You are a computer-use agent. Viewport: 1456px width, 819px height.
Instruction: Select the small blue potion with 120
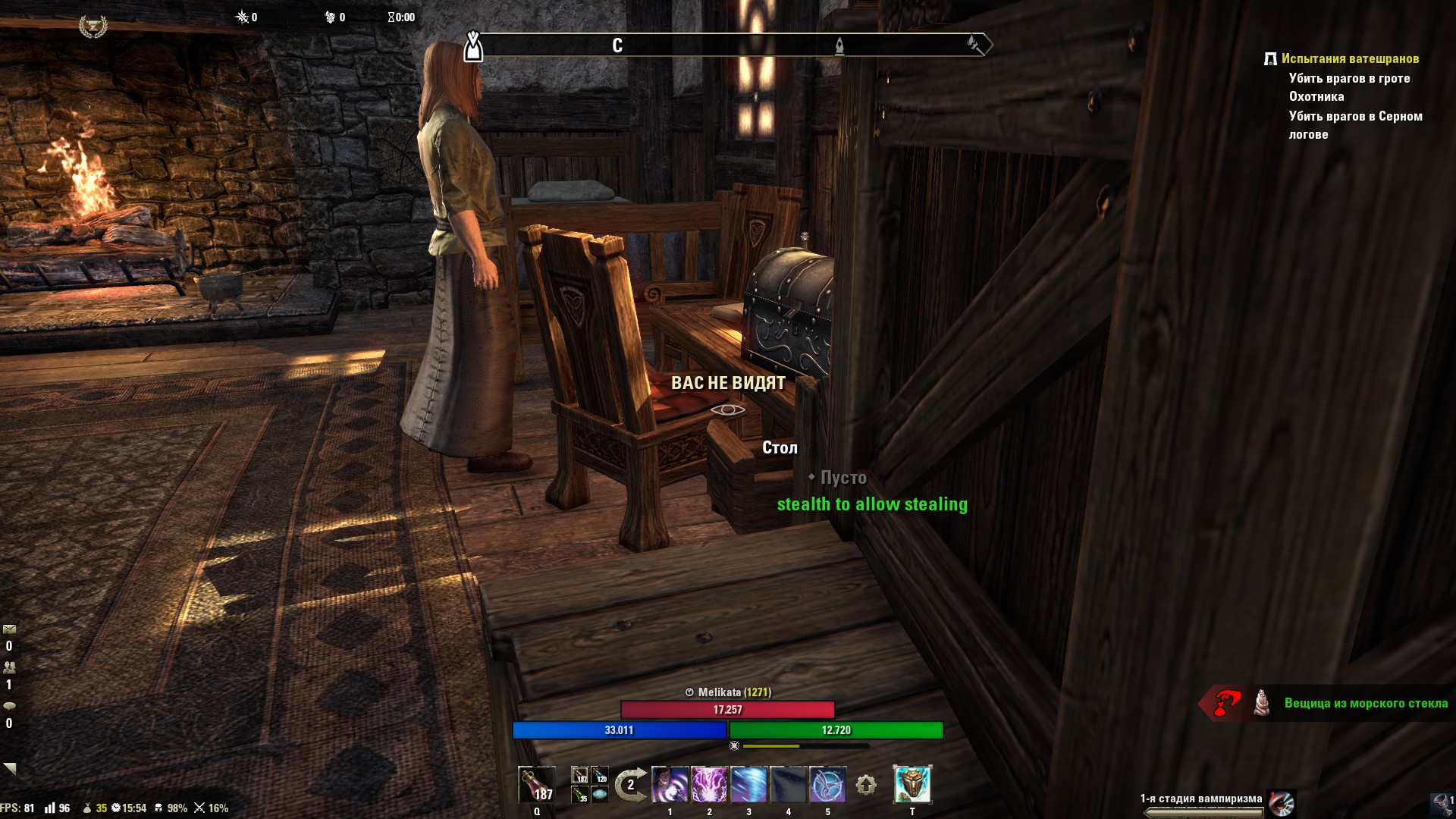(x=600, y=776)
